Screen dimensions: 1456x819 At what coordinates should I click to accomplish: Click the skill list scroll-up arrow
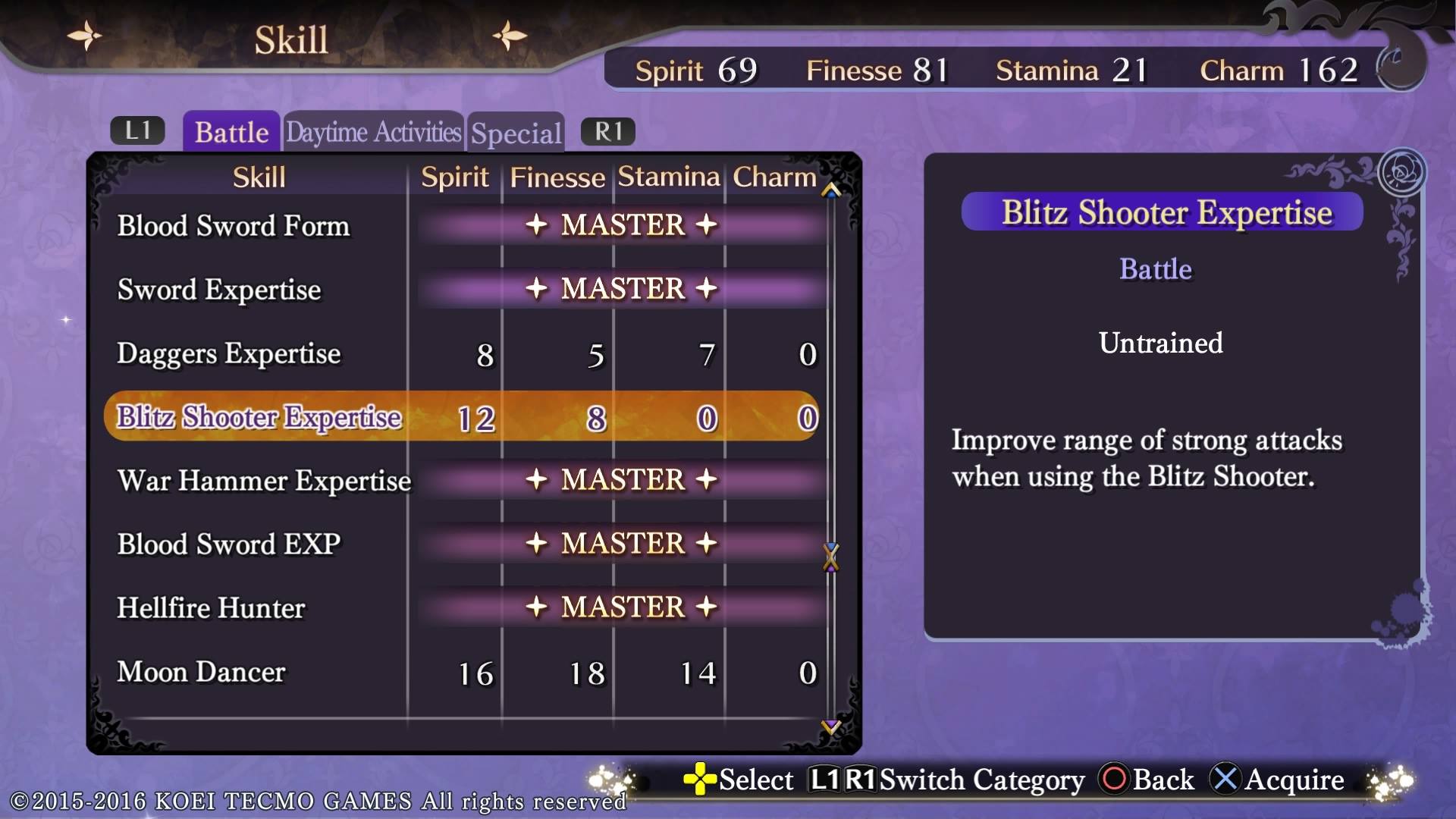click(x=831, y=190)
